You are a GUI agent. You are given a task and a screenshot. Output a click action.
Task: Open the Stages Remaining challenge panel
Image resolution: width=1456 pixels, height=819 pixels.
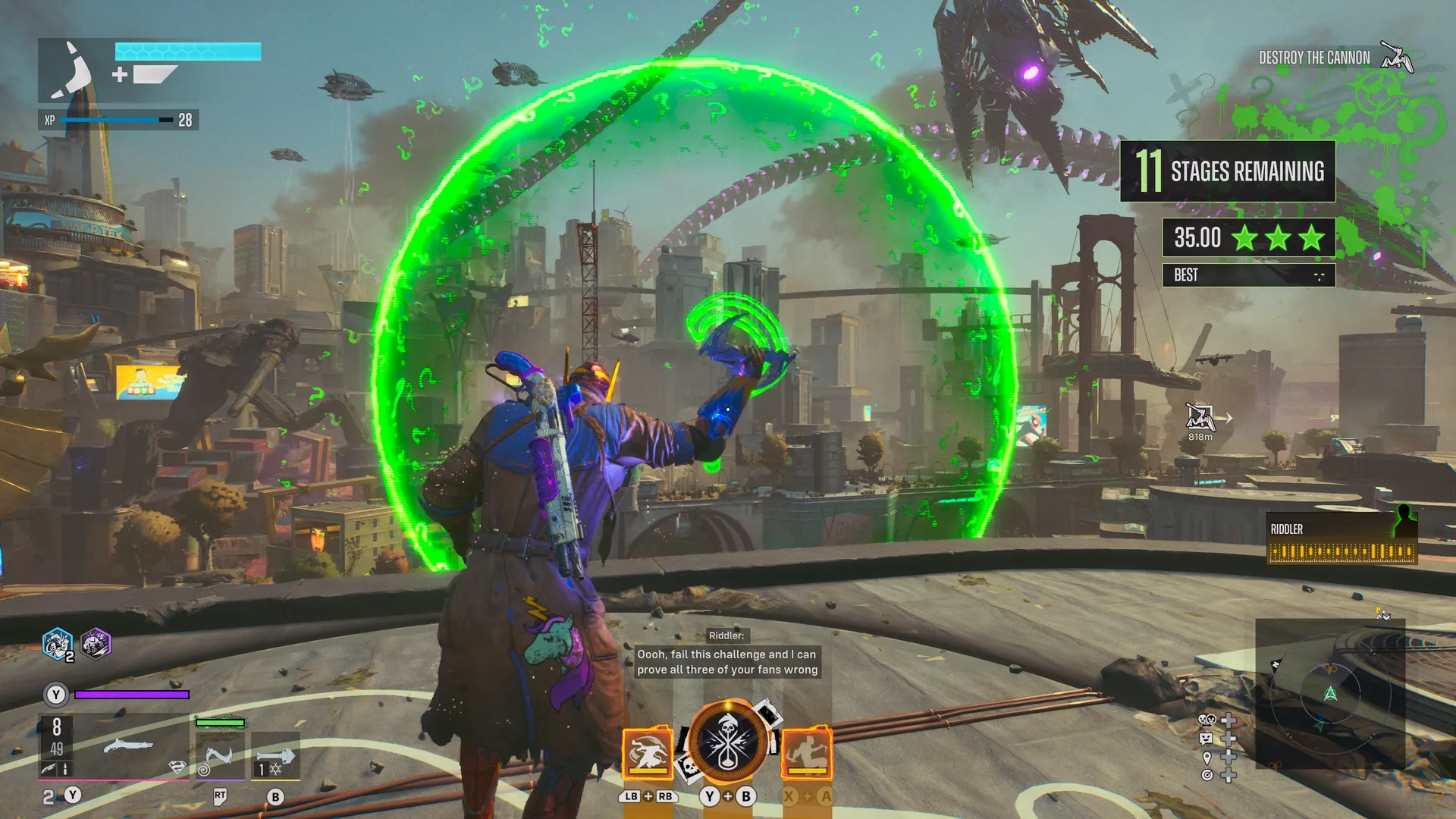tap(1227, 171)
